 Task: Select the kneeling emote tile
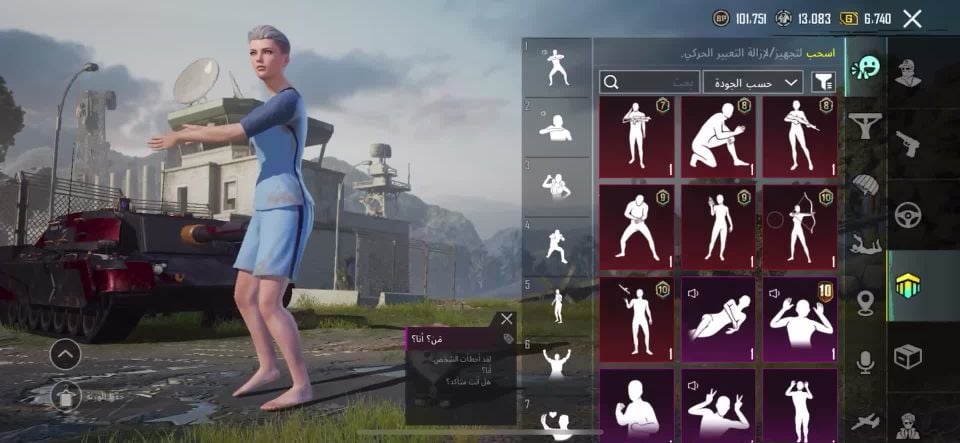coord(718,137)
